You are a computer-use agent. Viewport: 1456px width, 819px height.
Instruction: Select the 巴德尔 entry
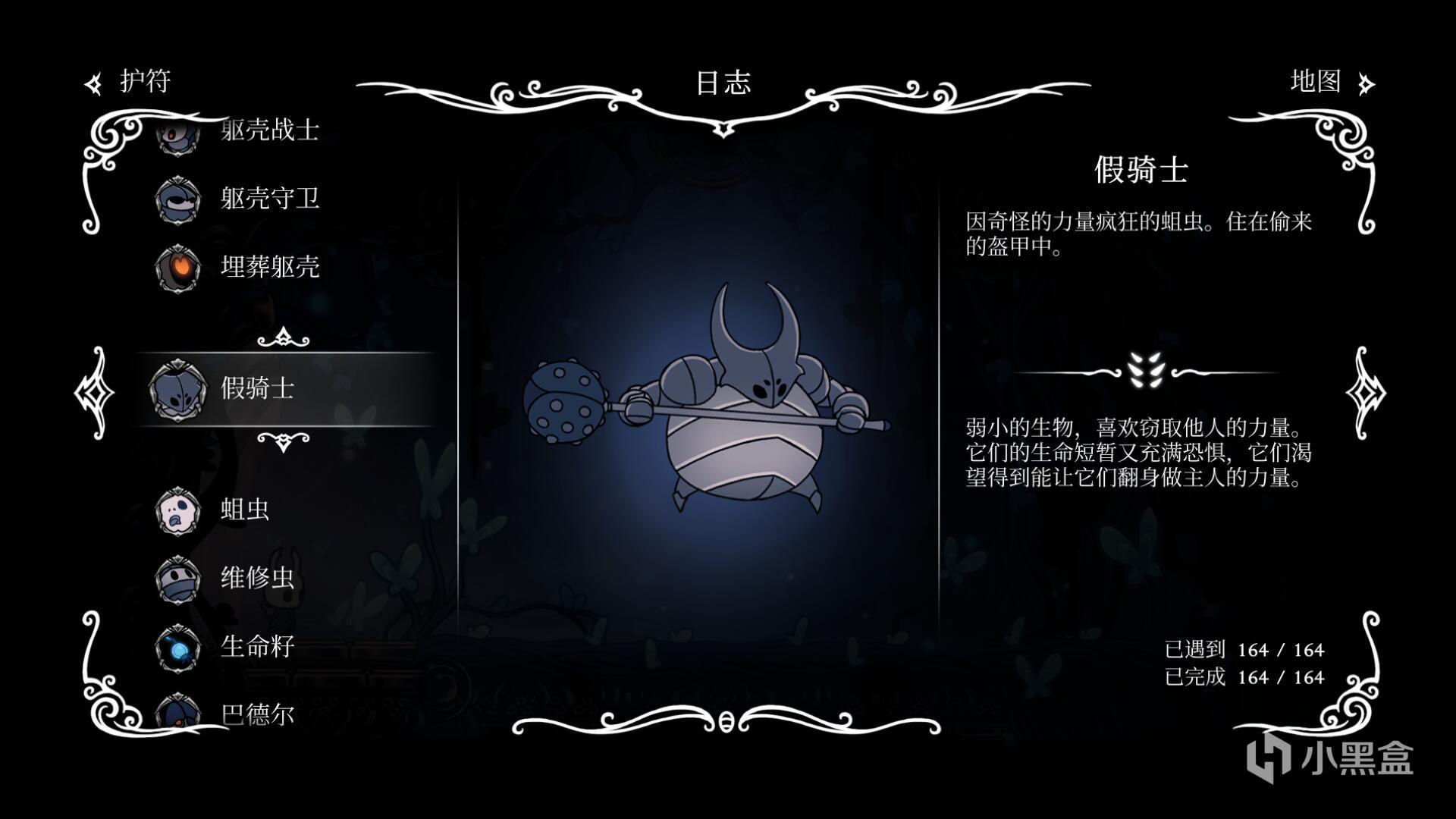256,713
